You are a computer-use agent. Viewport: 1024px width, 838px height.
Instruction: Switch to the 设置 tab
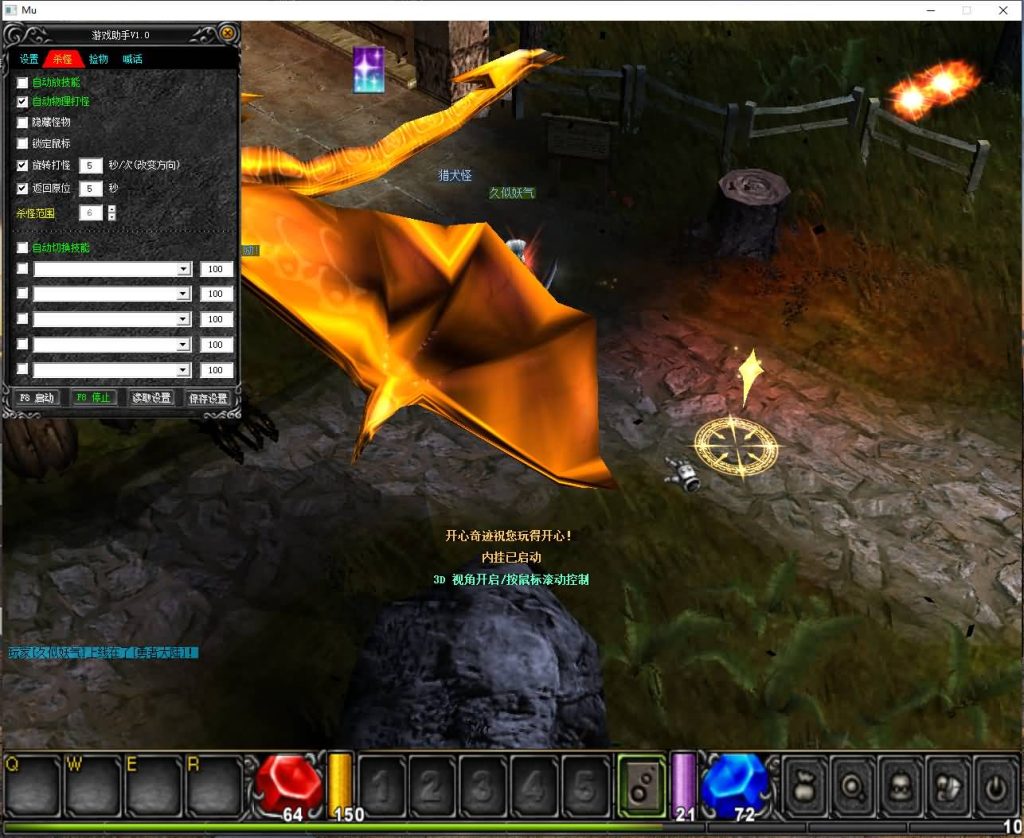click(29, 59)
